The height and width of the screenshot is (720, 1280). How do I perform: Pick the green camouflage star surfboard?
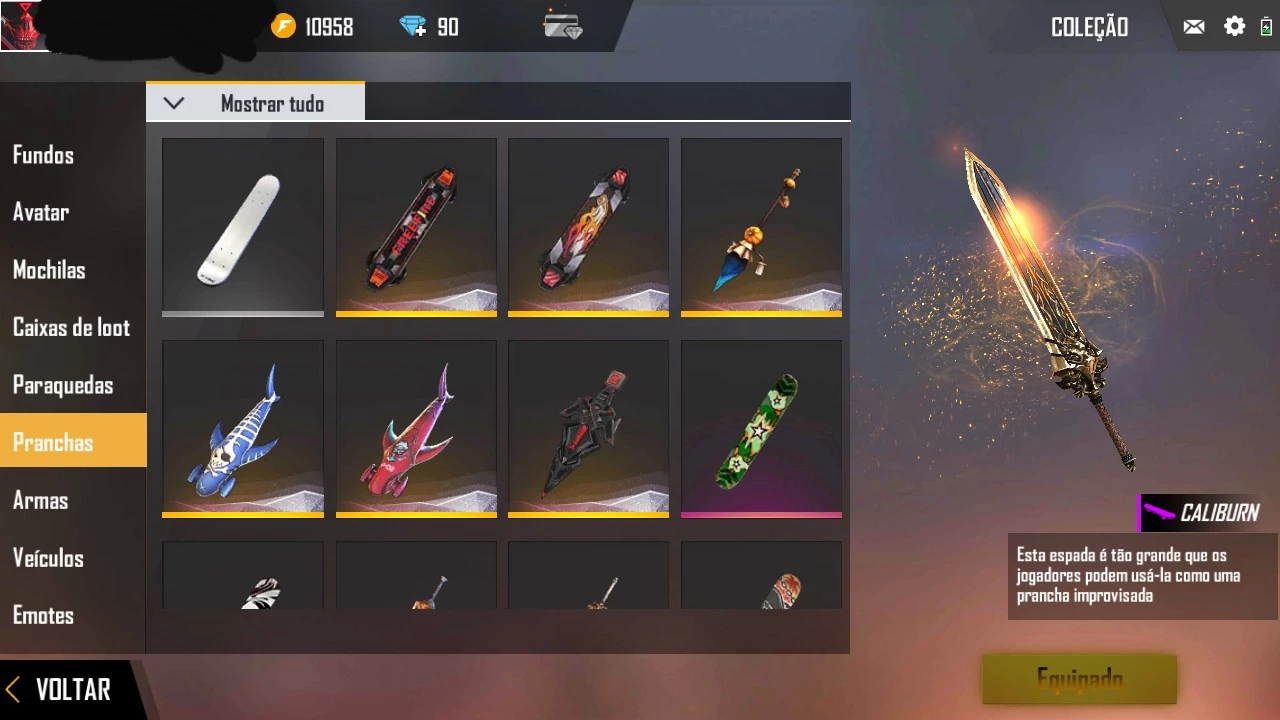[x=761, y=428]
